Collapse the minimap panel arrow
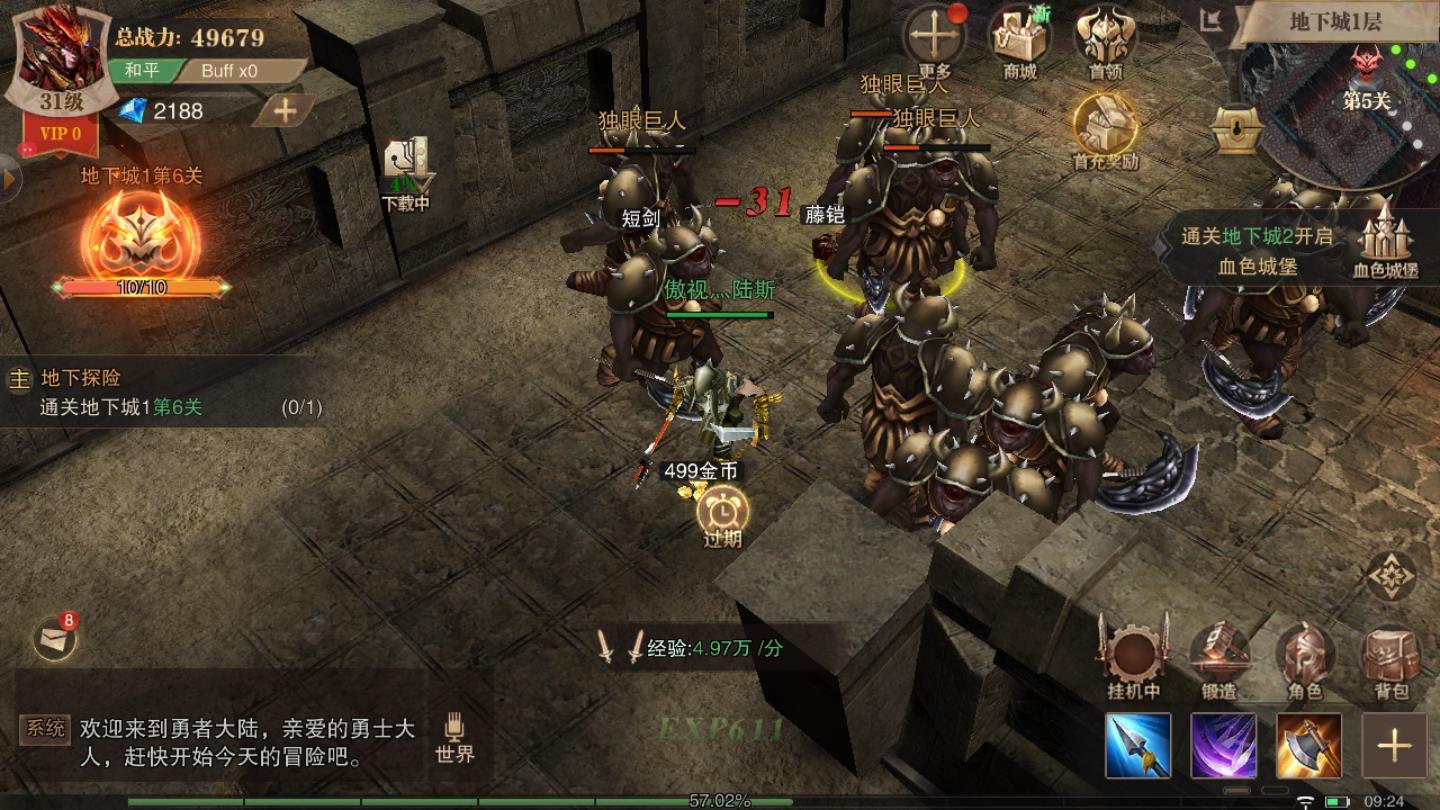The width and height of the screenshot is (1440, 810). click(1212, 20)
